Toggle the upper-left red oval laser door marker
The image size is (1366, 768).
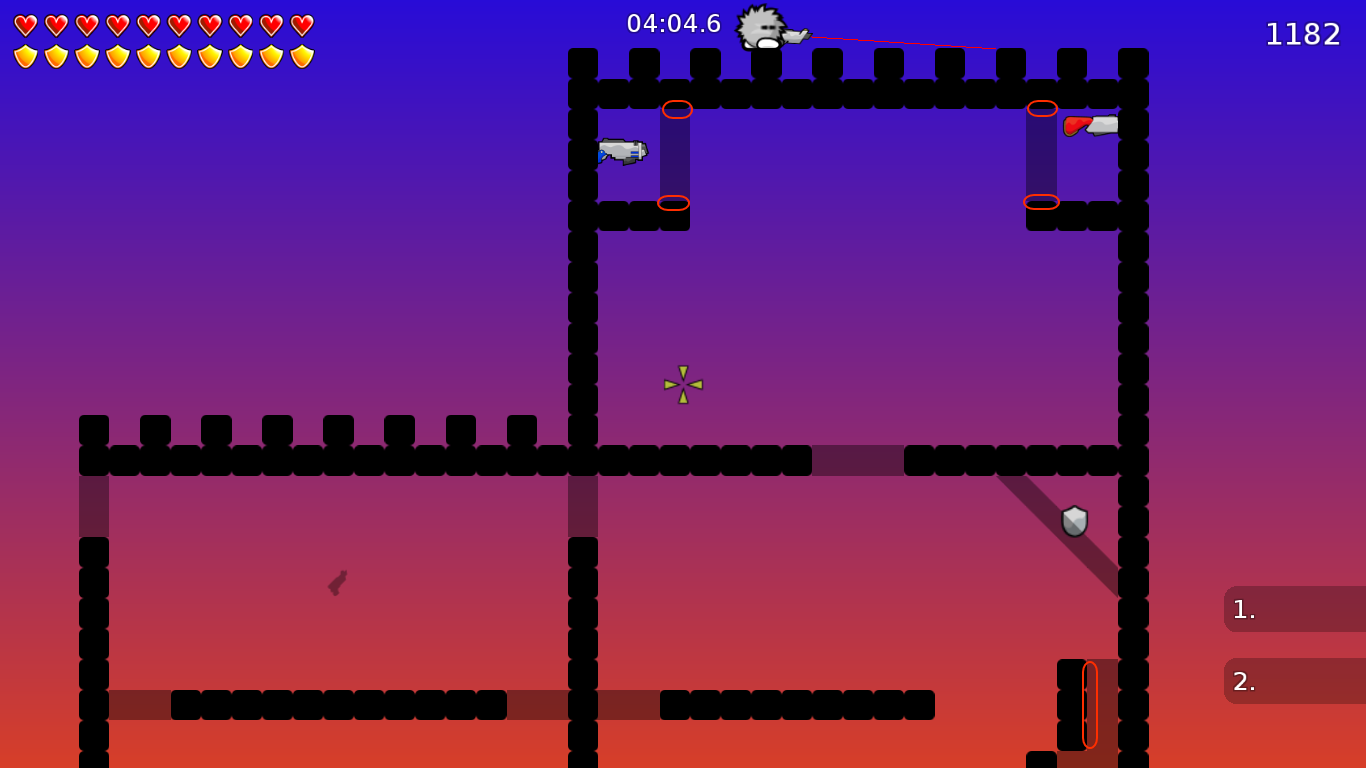677,107
